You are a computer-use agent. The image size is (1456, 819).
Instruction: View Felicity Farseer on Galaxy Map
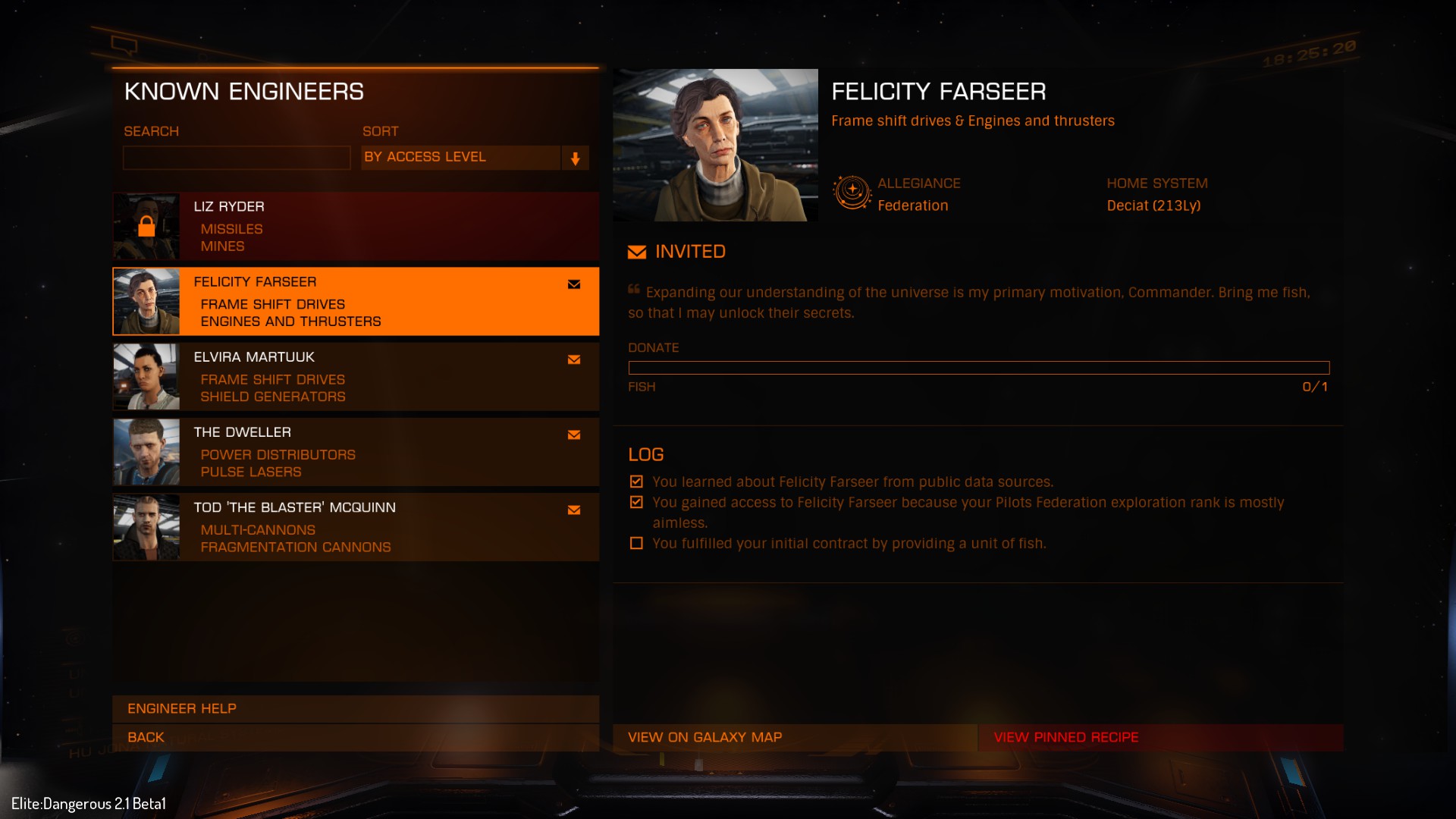click(794, 737)
